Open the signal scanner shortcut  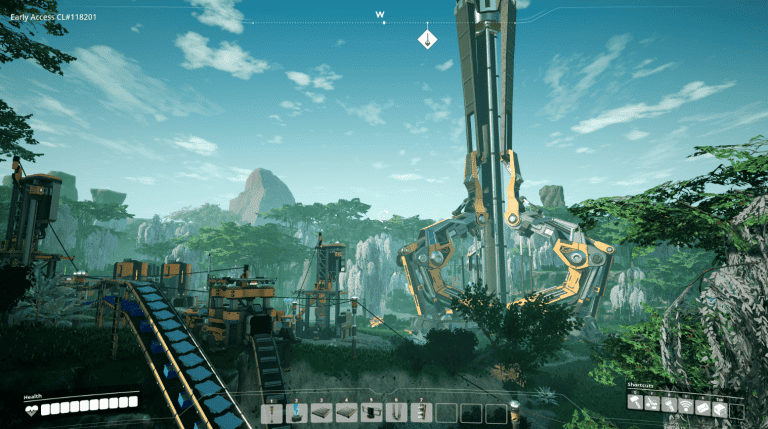point(686,403)
